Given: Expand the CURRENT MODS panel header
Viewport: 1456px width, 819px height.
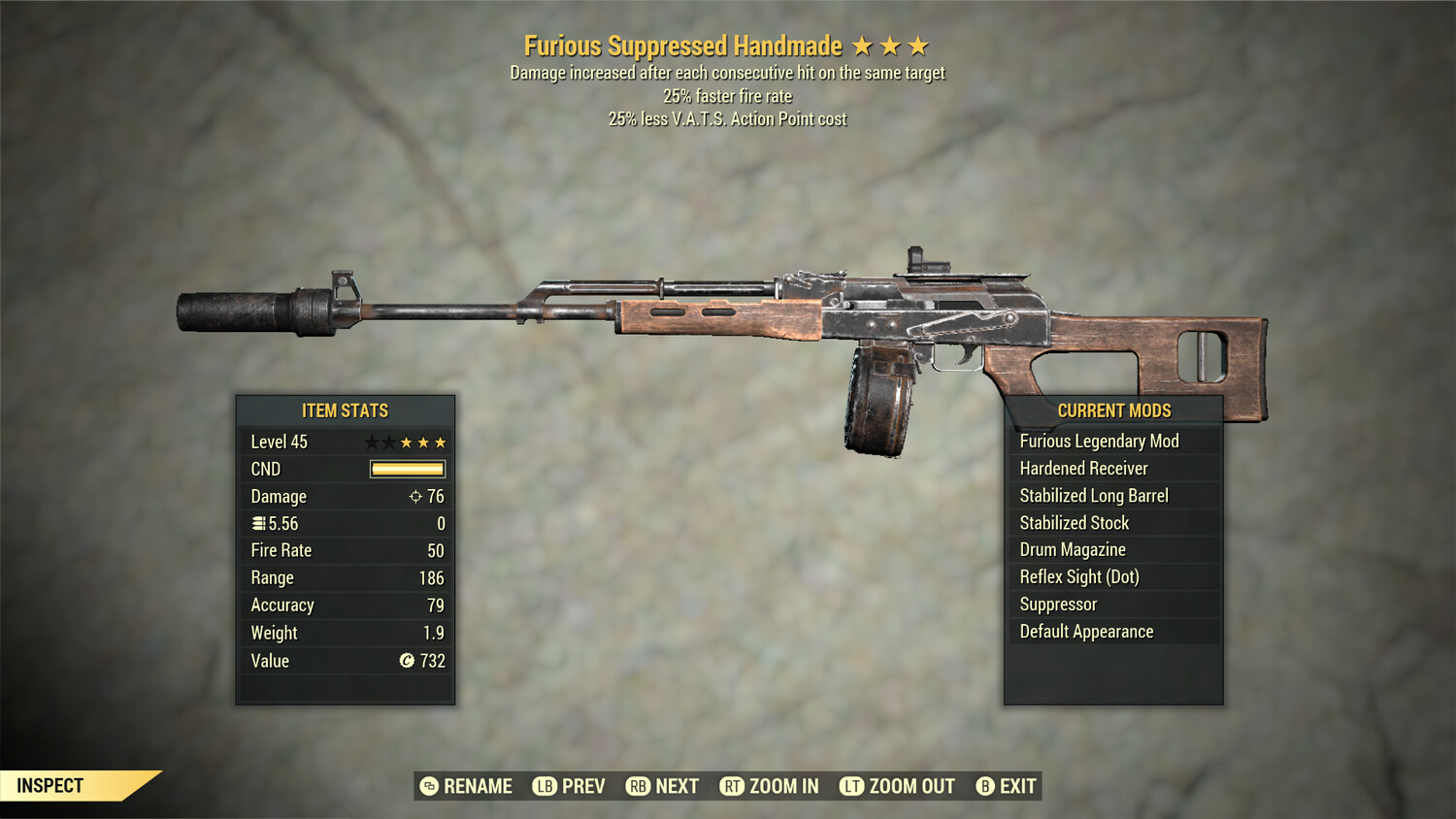Looking at the screenshot, I should (1113, 409).
